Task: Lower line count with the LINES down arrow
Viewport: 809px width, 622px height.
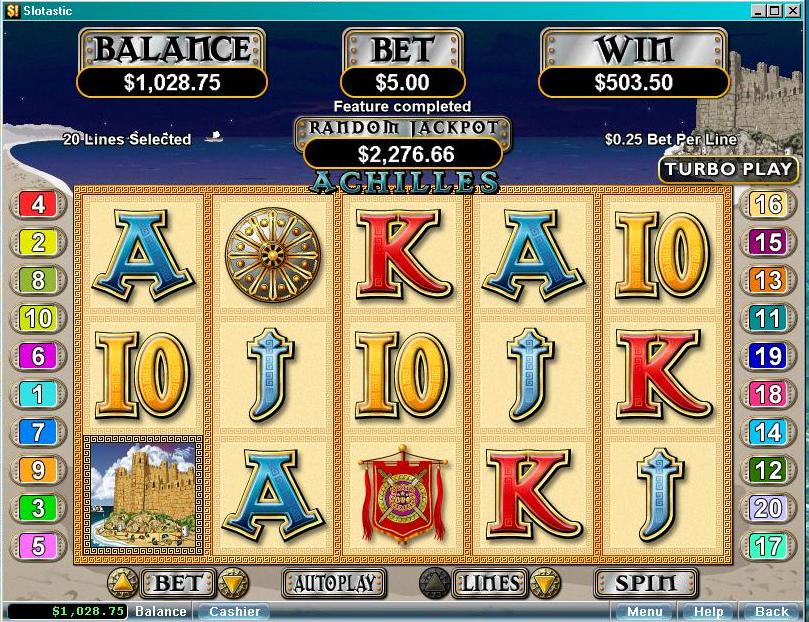Action: coord(544,582)
